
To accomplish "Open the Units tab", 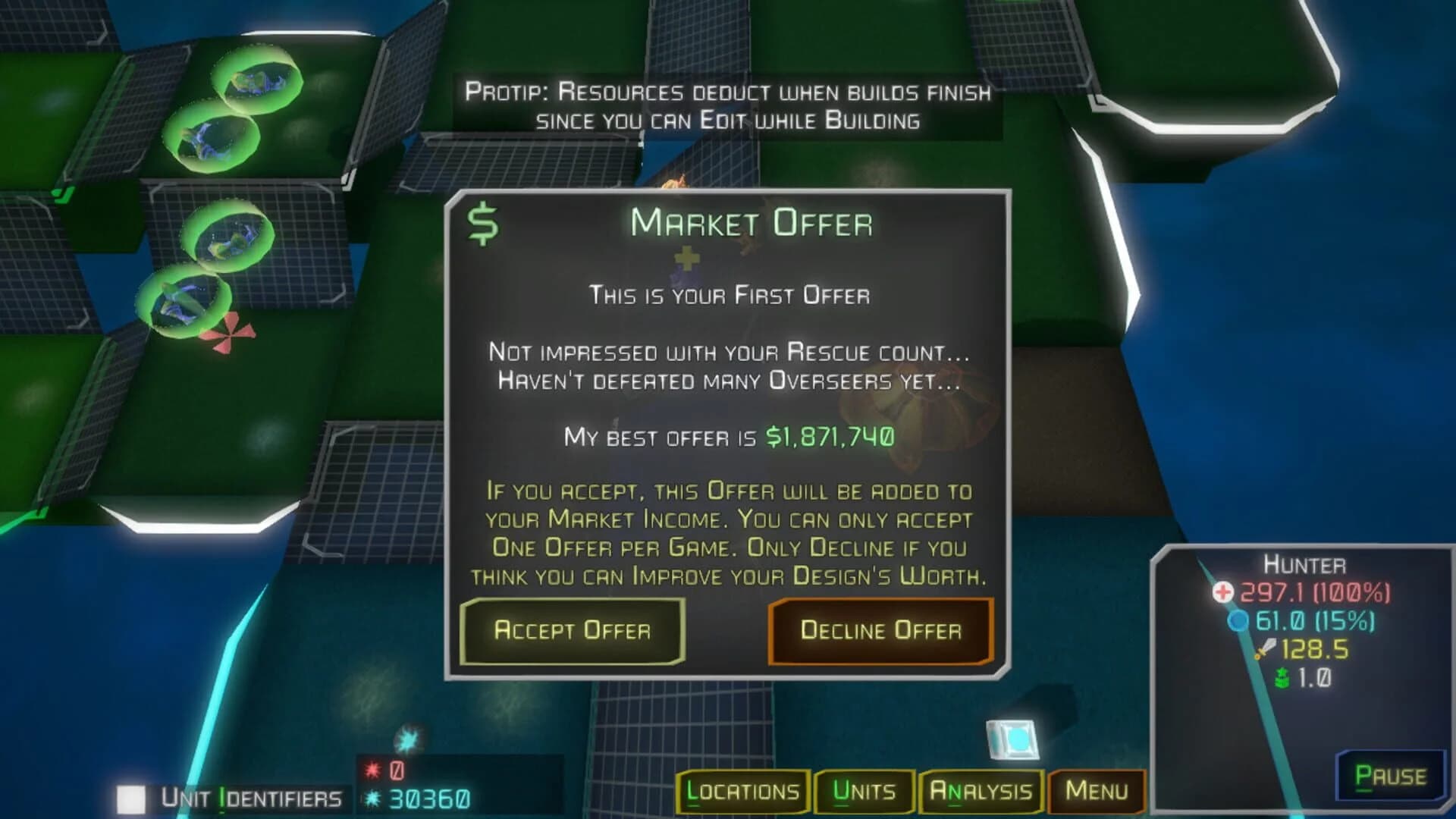I will [x=865, y=791].
